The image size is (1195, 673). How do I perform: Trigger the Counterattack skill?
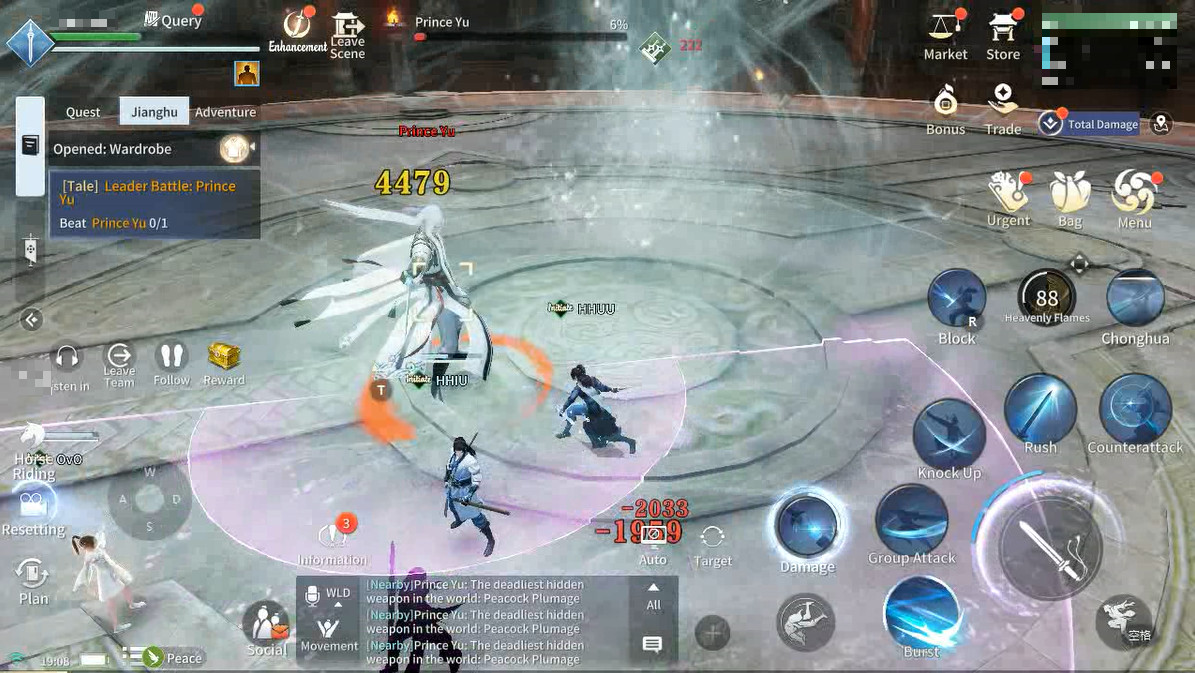click(x=1135, y=411)
